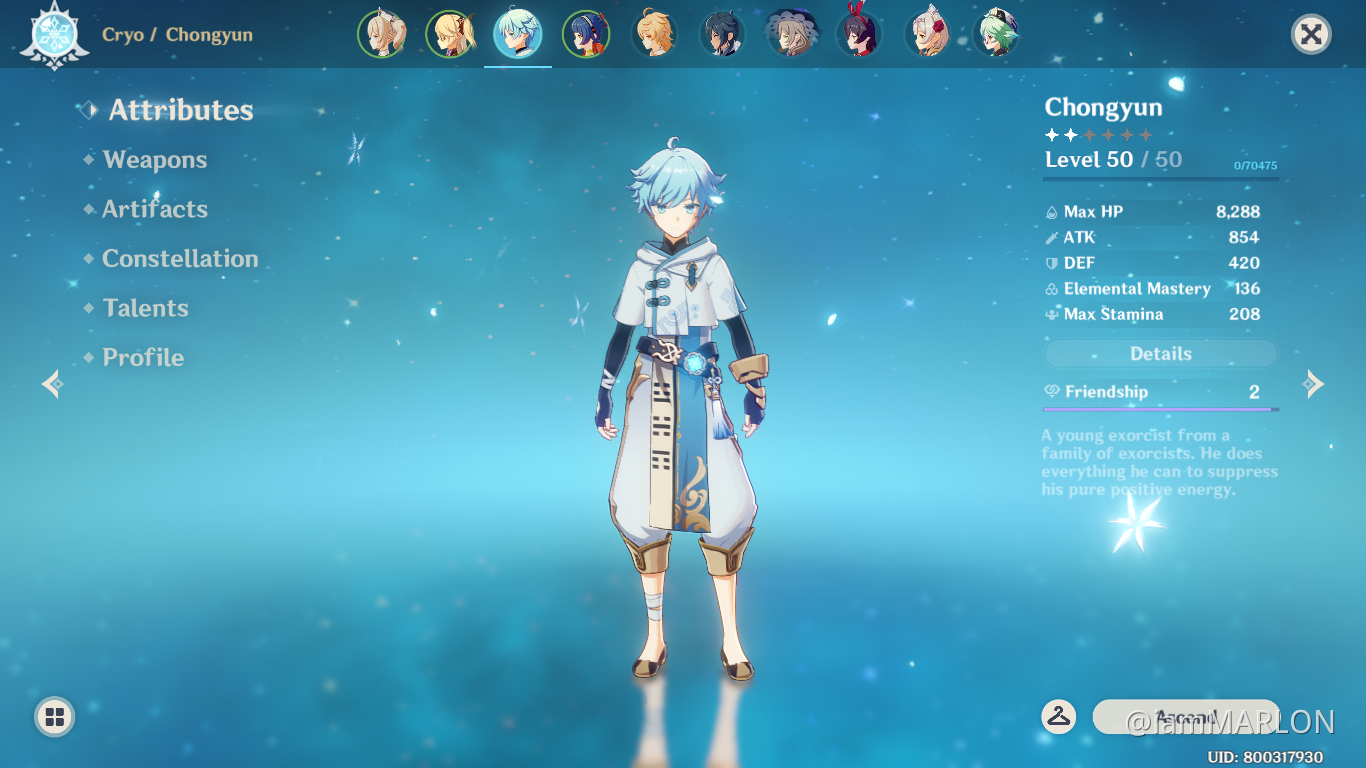Click the ATK sword icon
Viewport: 1366px width, 768px height.
tap(1051, 237)
